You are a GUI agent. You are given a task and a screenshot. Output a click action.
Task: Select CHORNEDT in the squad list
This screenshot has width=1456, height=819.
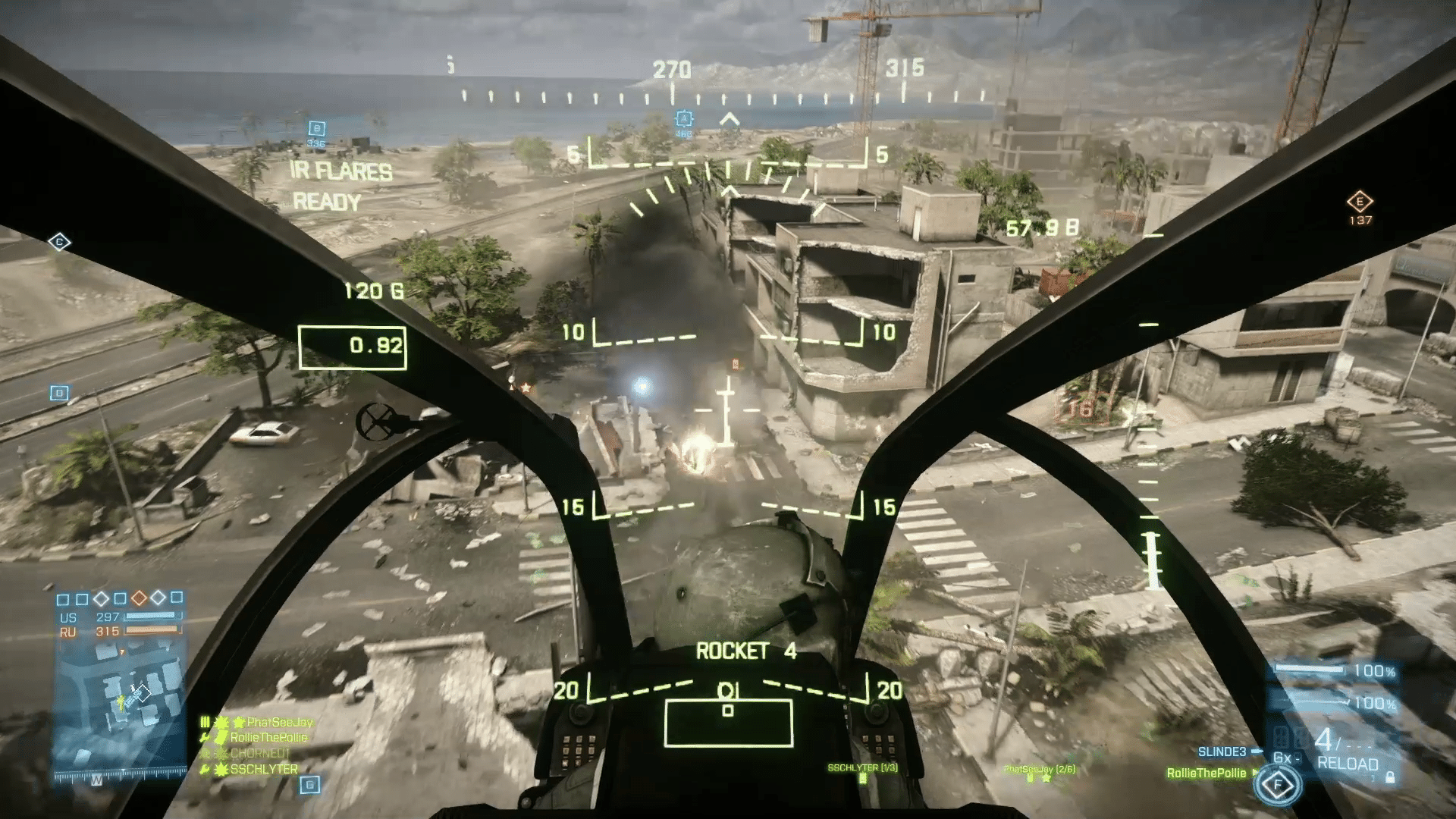coord(260,753)
